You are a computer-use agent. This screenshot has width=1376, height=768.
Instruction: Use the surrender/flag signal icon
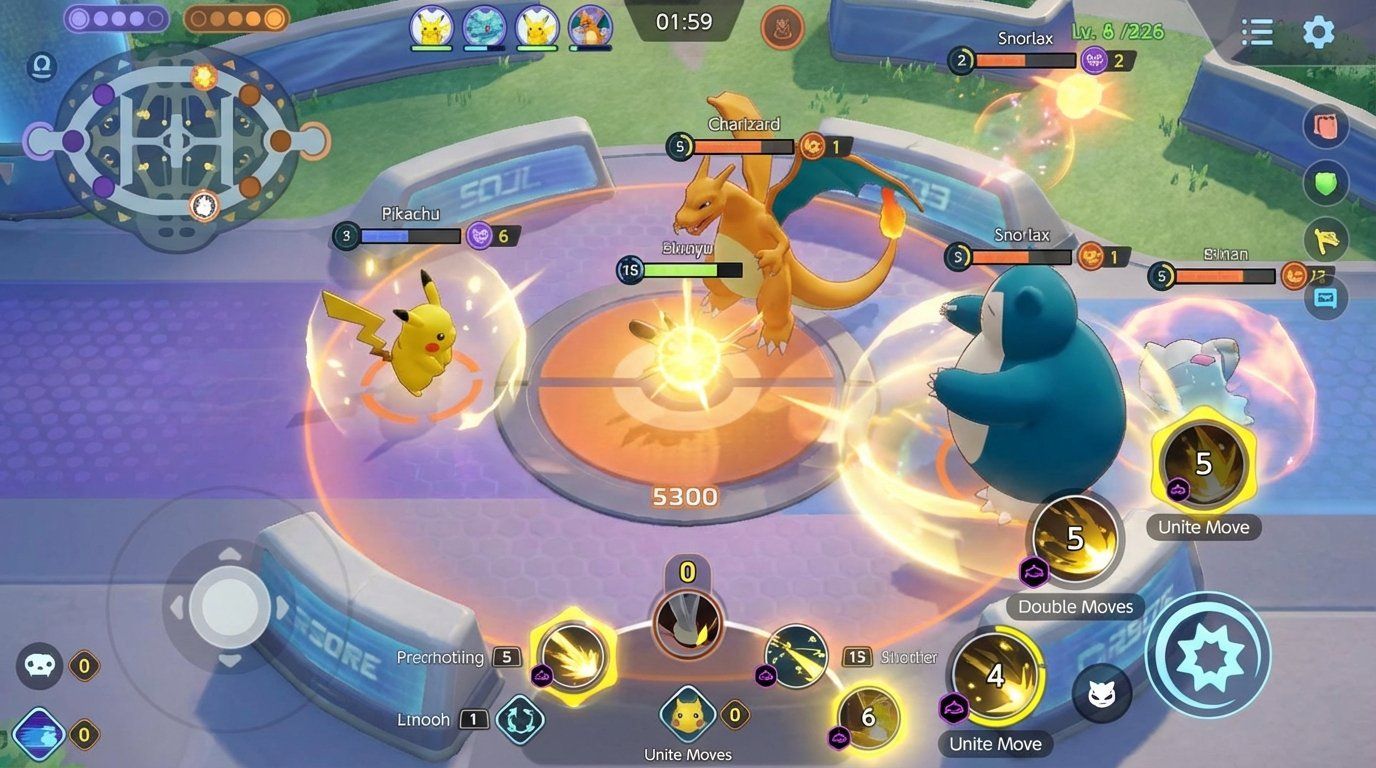coord(1326,240)
